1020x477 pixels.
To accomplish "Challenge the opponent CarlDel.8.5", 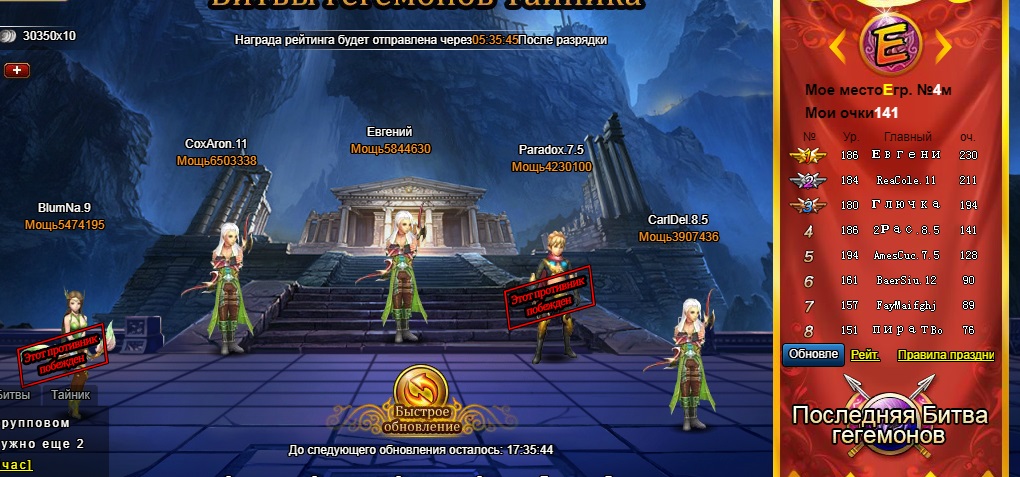I will pos(692,355).
